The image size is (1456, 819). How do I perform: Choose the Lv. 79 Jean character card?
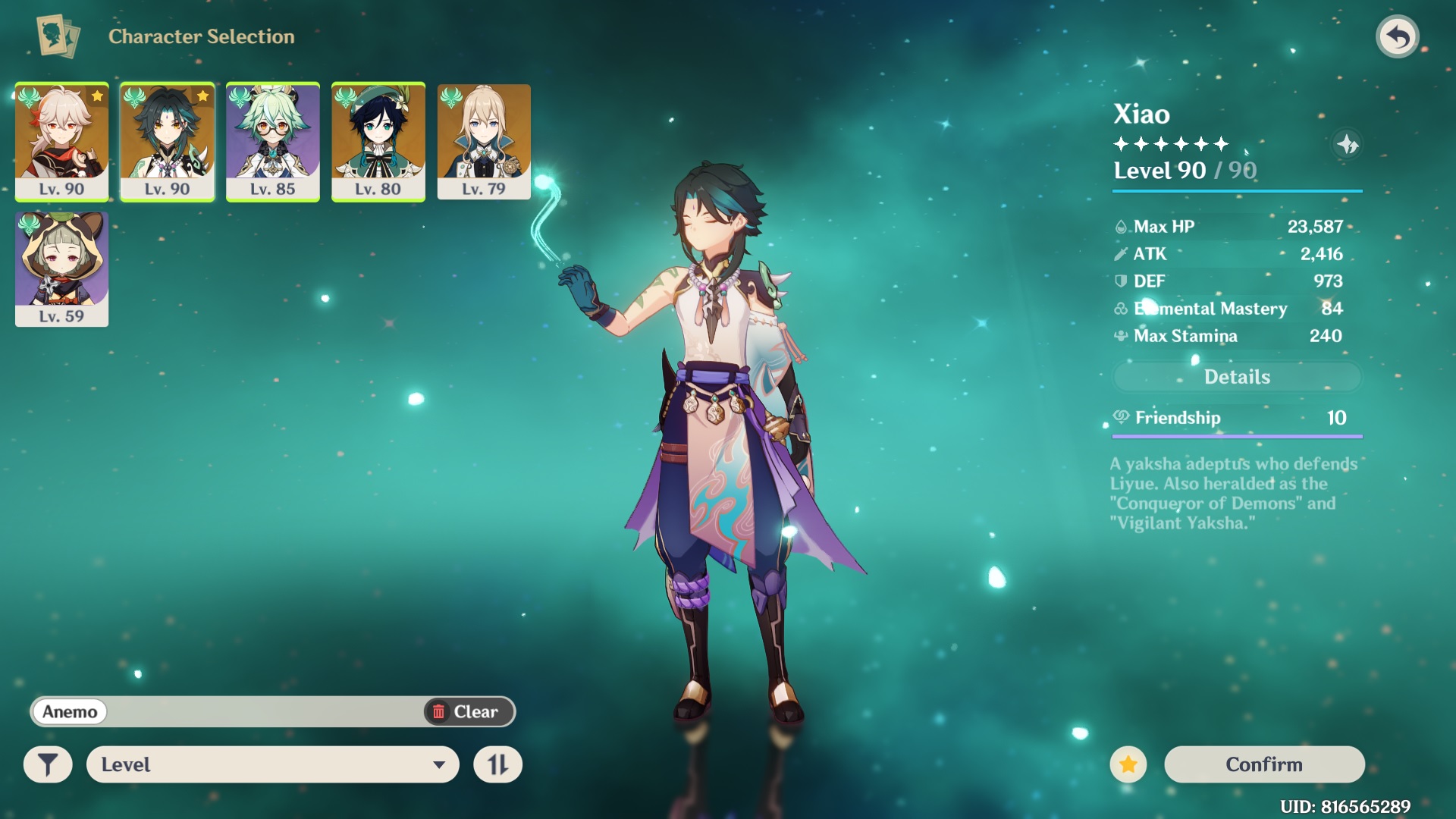click(484, 141)
